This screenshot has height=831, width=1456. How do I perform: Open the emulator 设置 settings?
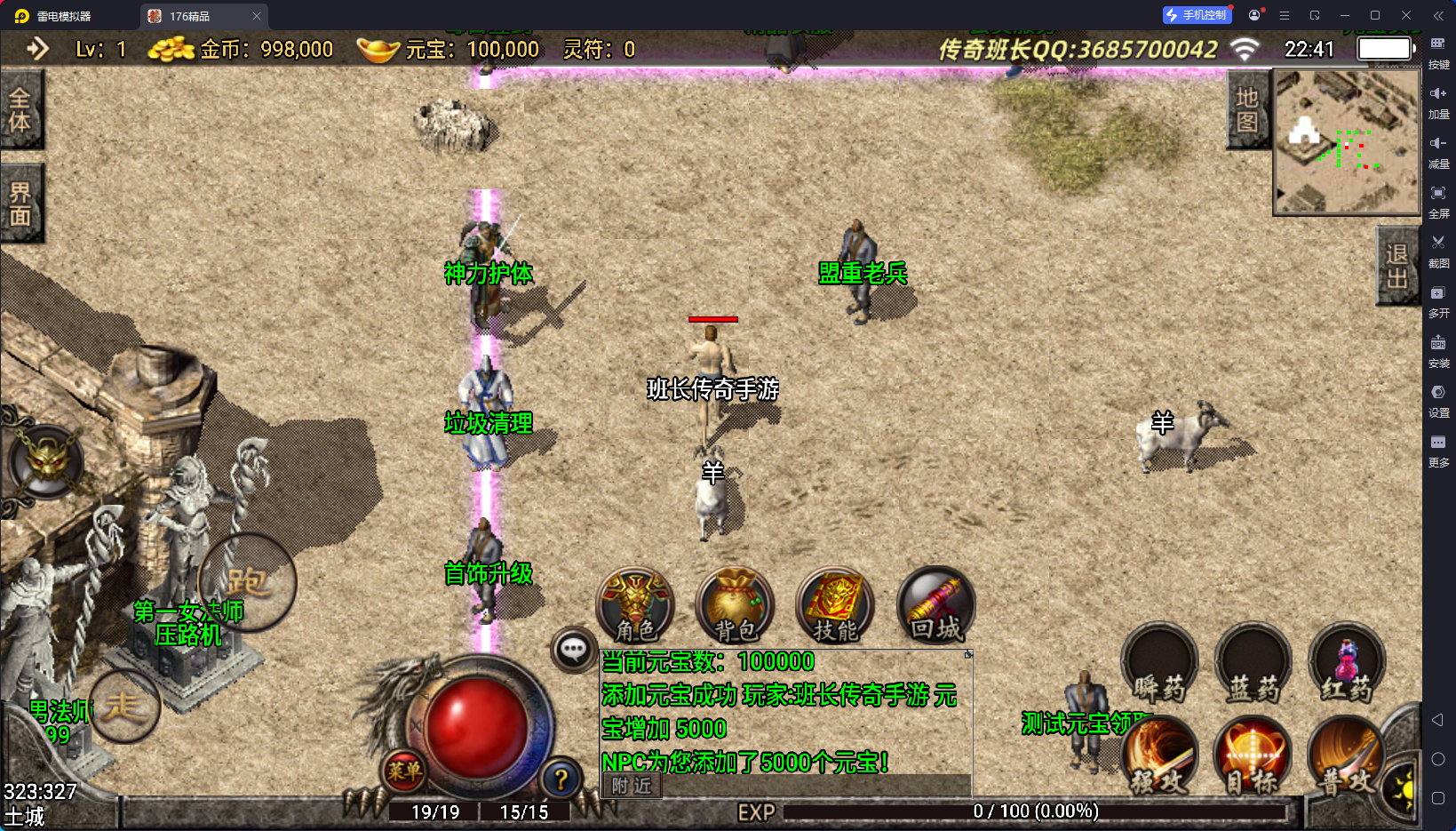[1438, 399]
